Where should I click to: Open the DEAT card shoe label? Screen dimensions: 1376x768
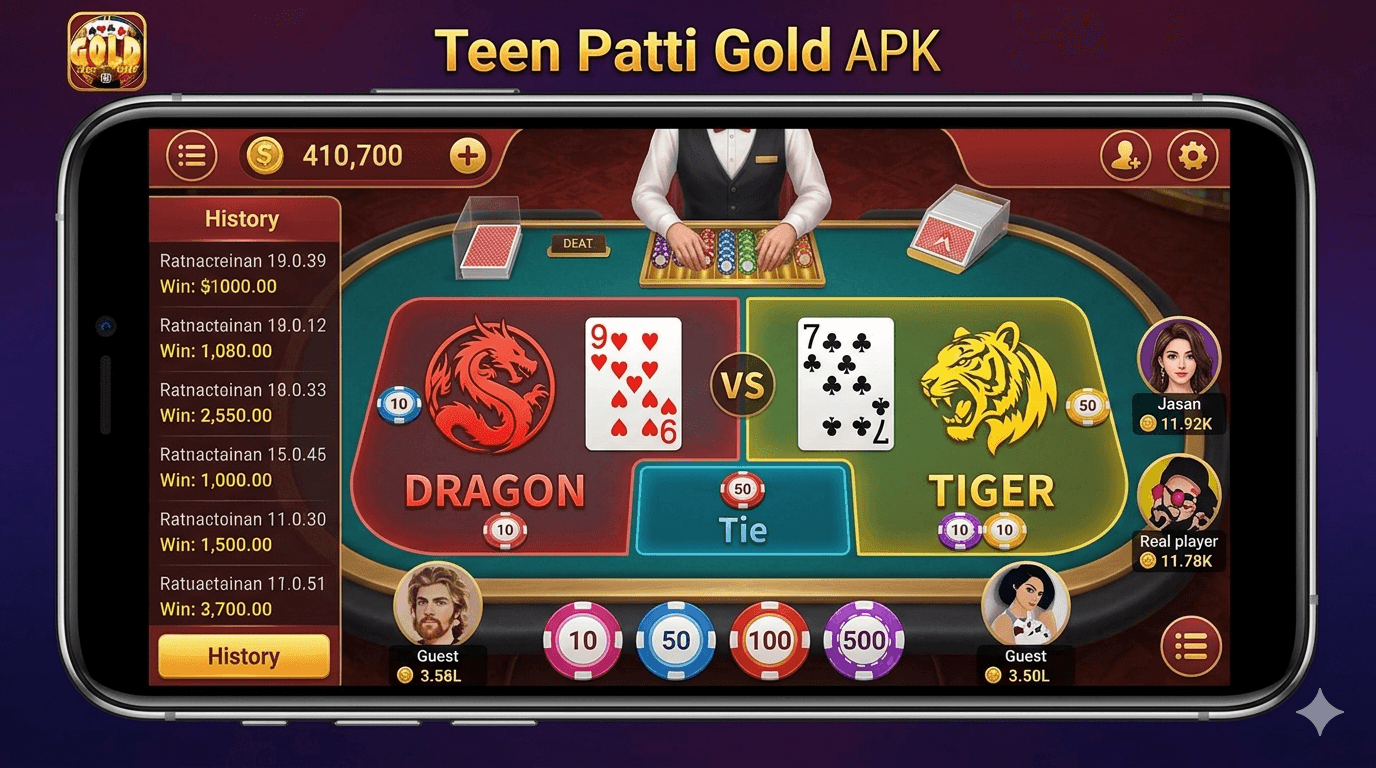pos(578,243)
